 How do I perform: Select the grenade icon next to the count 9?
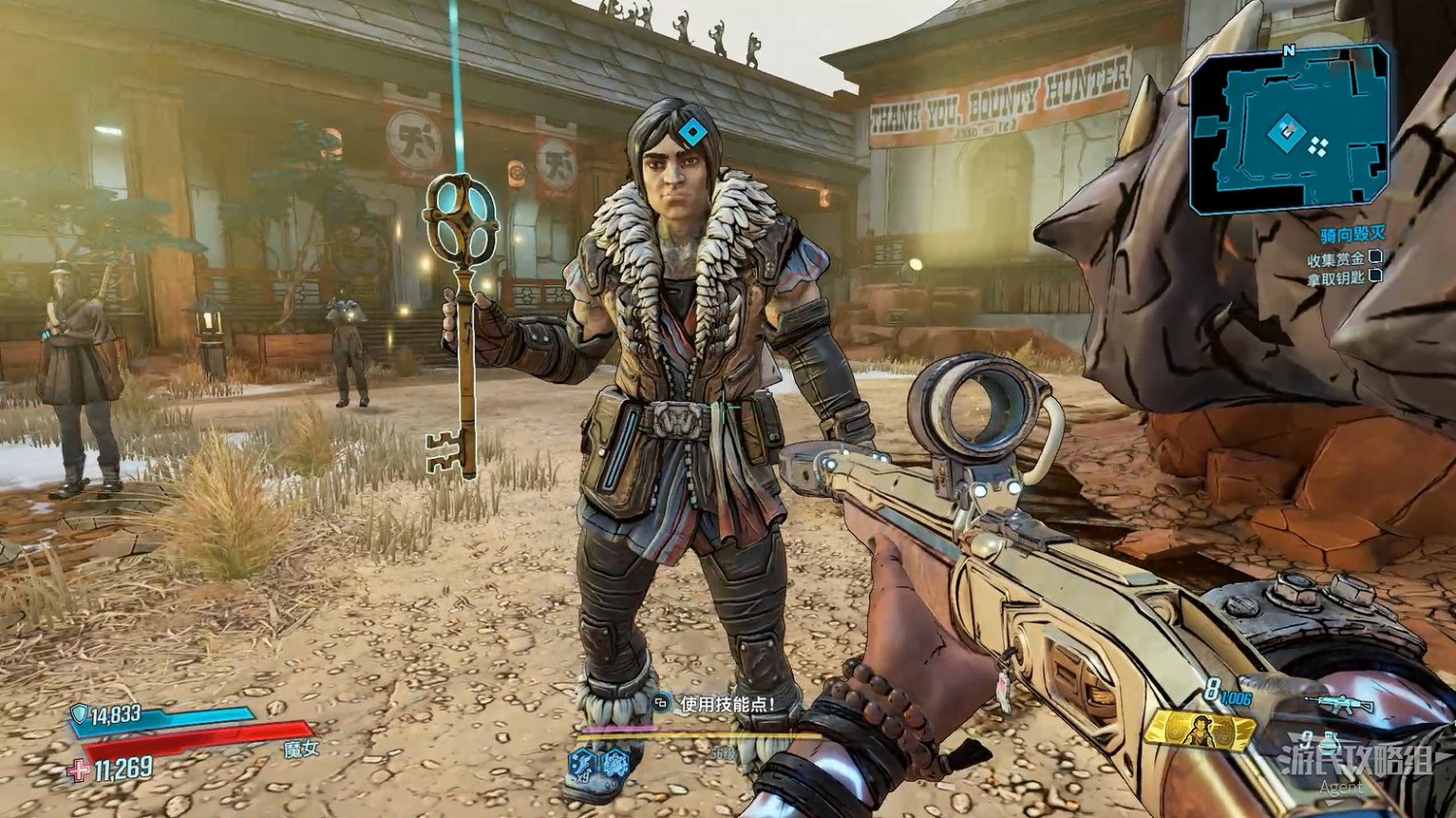coord(1328,742)
